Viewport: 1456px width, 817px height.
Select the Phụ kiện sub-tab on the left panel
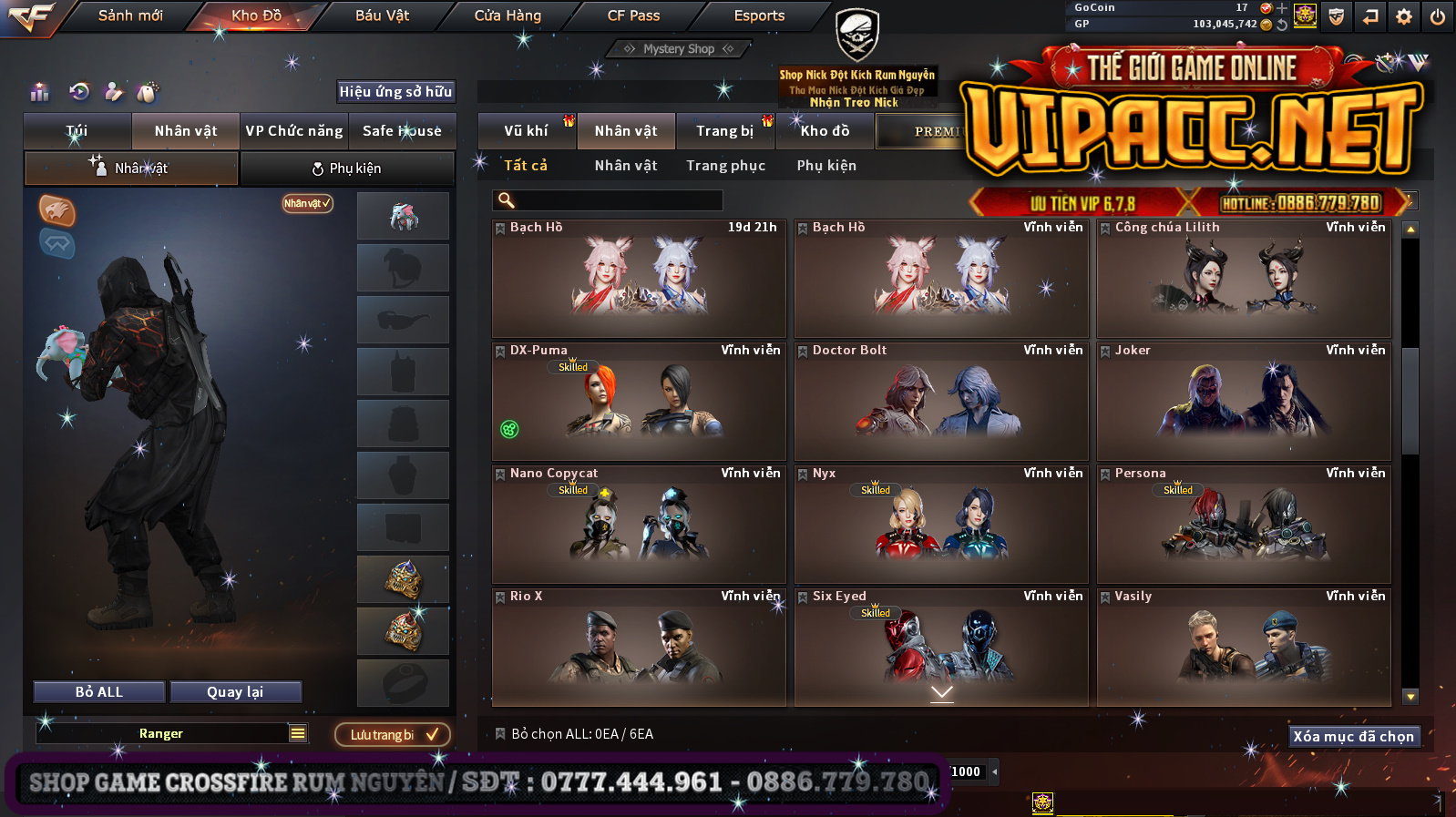[347, 169]
